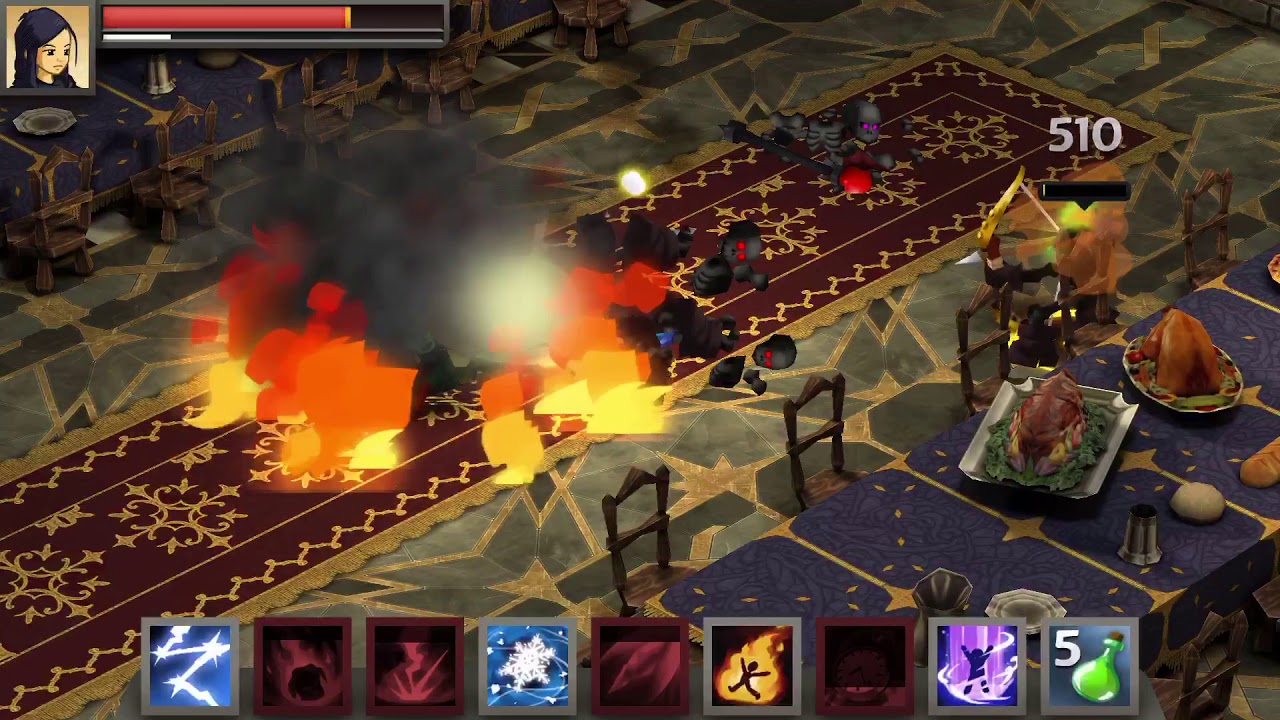Trigger the red ground burst ability
The width and height of the screenshot is (1280, 720).
[415, 665]
